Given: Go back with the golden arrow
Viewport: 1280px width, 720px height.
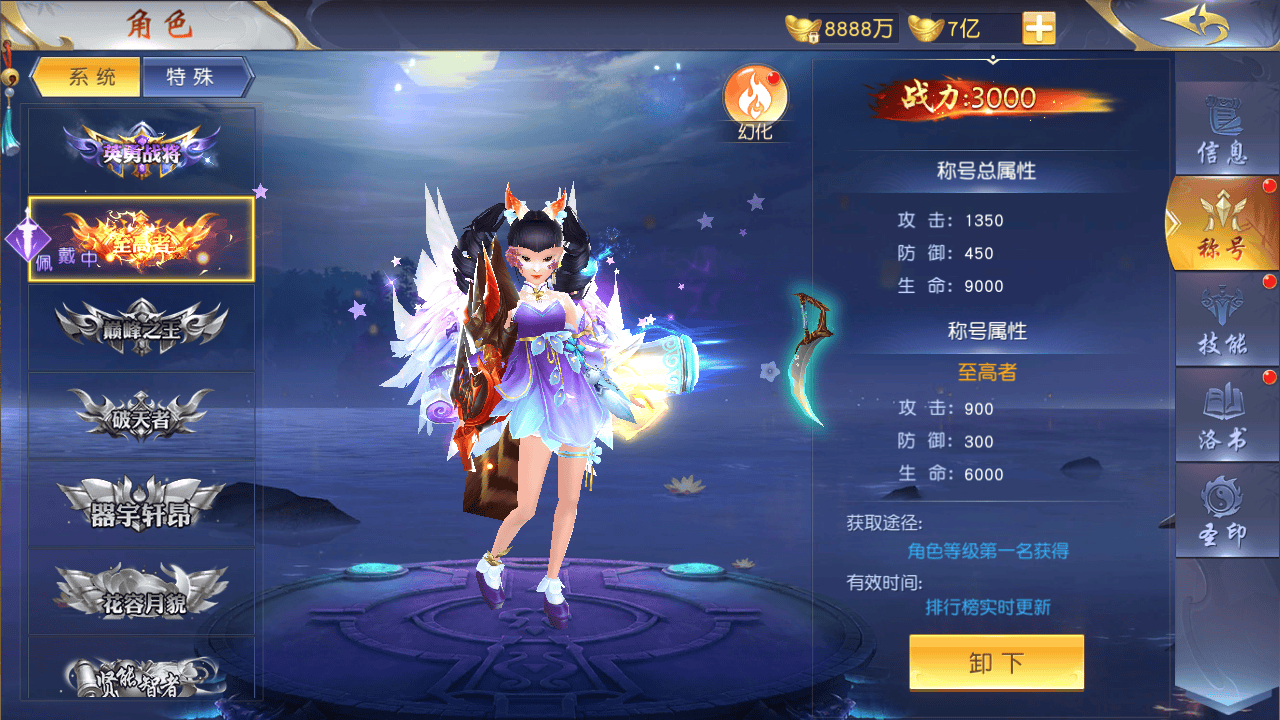Looking at the screenshot, I should pos(1193,24).
